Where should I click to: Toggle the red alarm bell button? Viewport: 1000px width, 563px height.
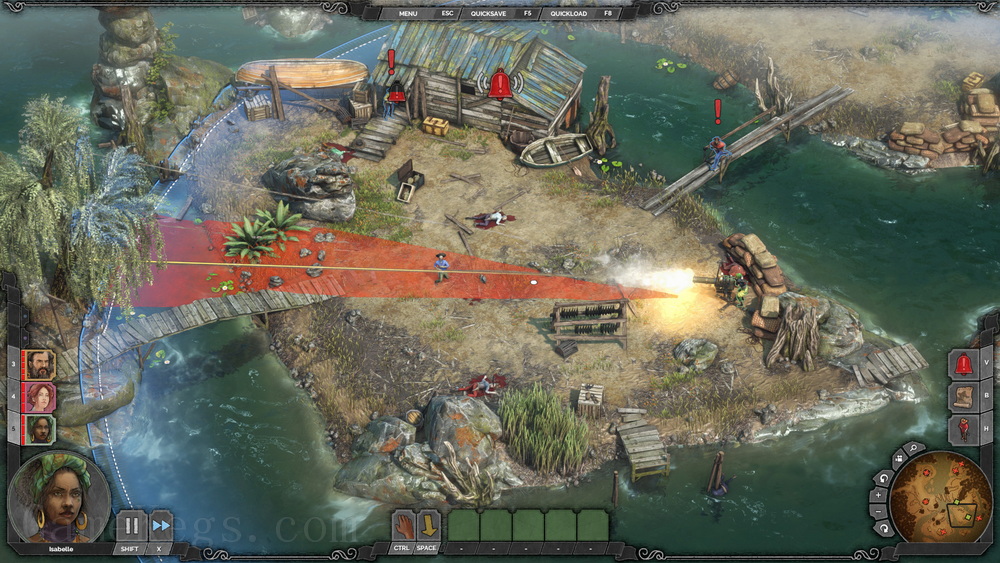coord(963,364)
